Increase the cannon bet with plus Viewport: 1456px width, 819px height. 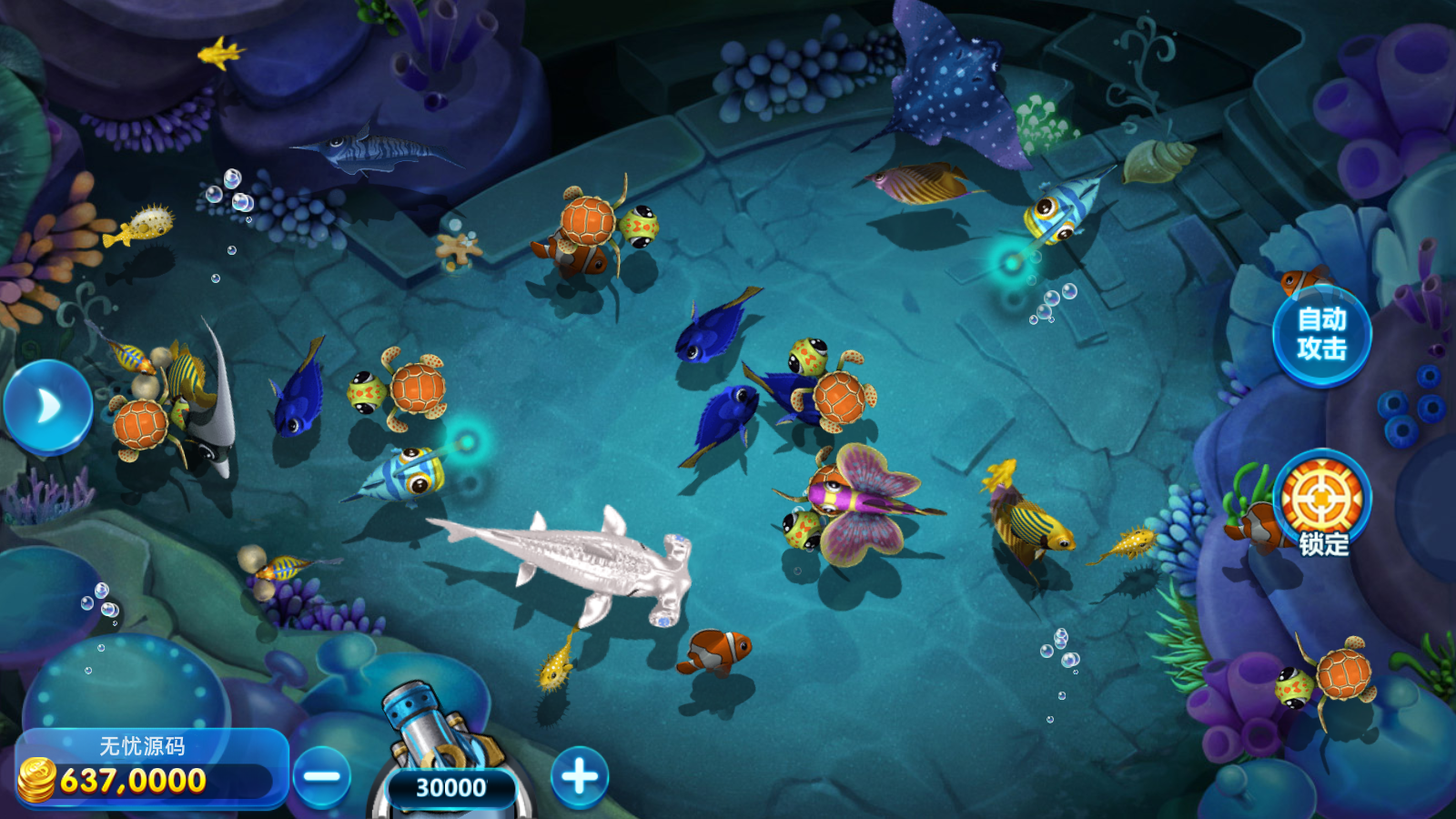580,777
